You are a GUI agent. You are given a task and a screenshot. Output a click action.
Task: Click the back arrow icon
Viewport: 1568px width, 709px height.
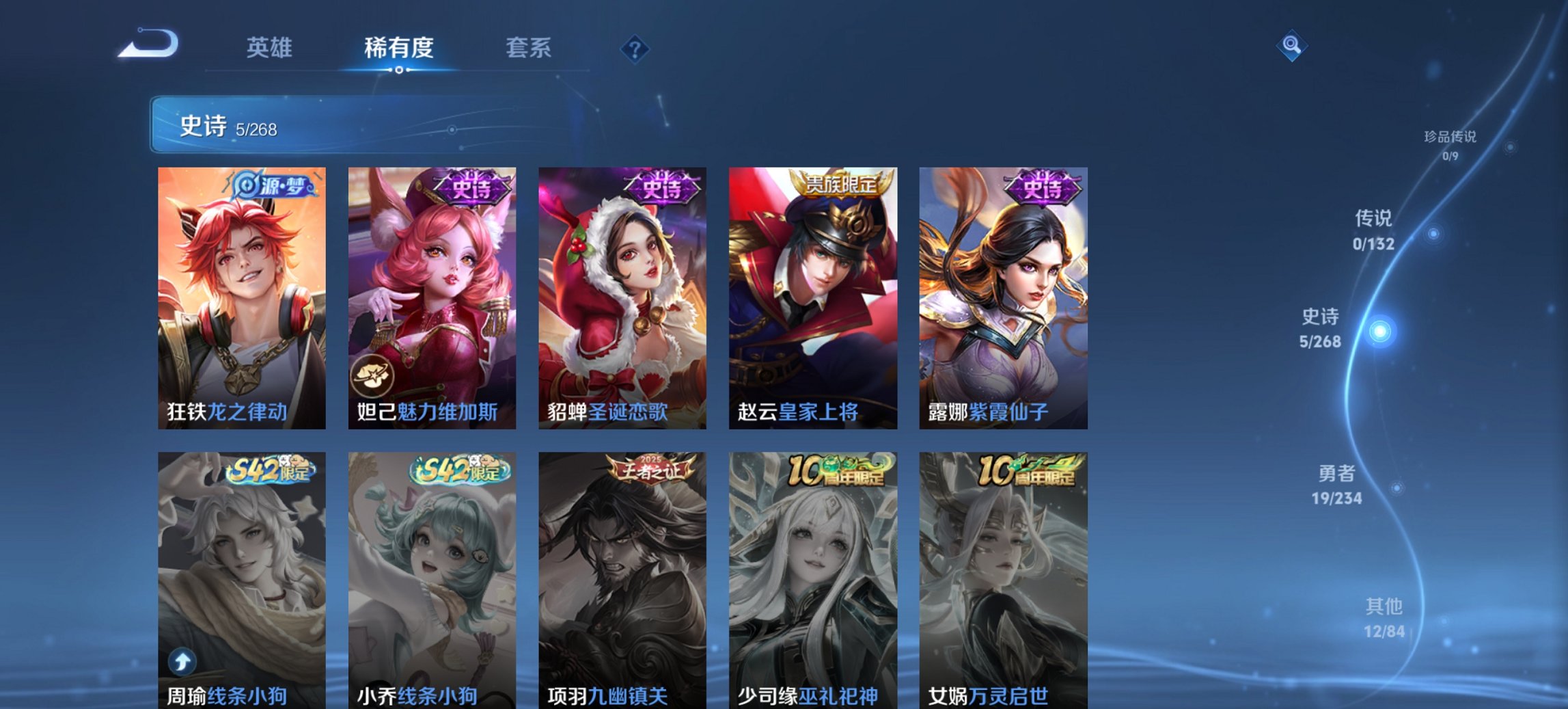pyautogui.click(x=146, y=42)
